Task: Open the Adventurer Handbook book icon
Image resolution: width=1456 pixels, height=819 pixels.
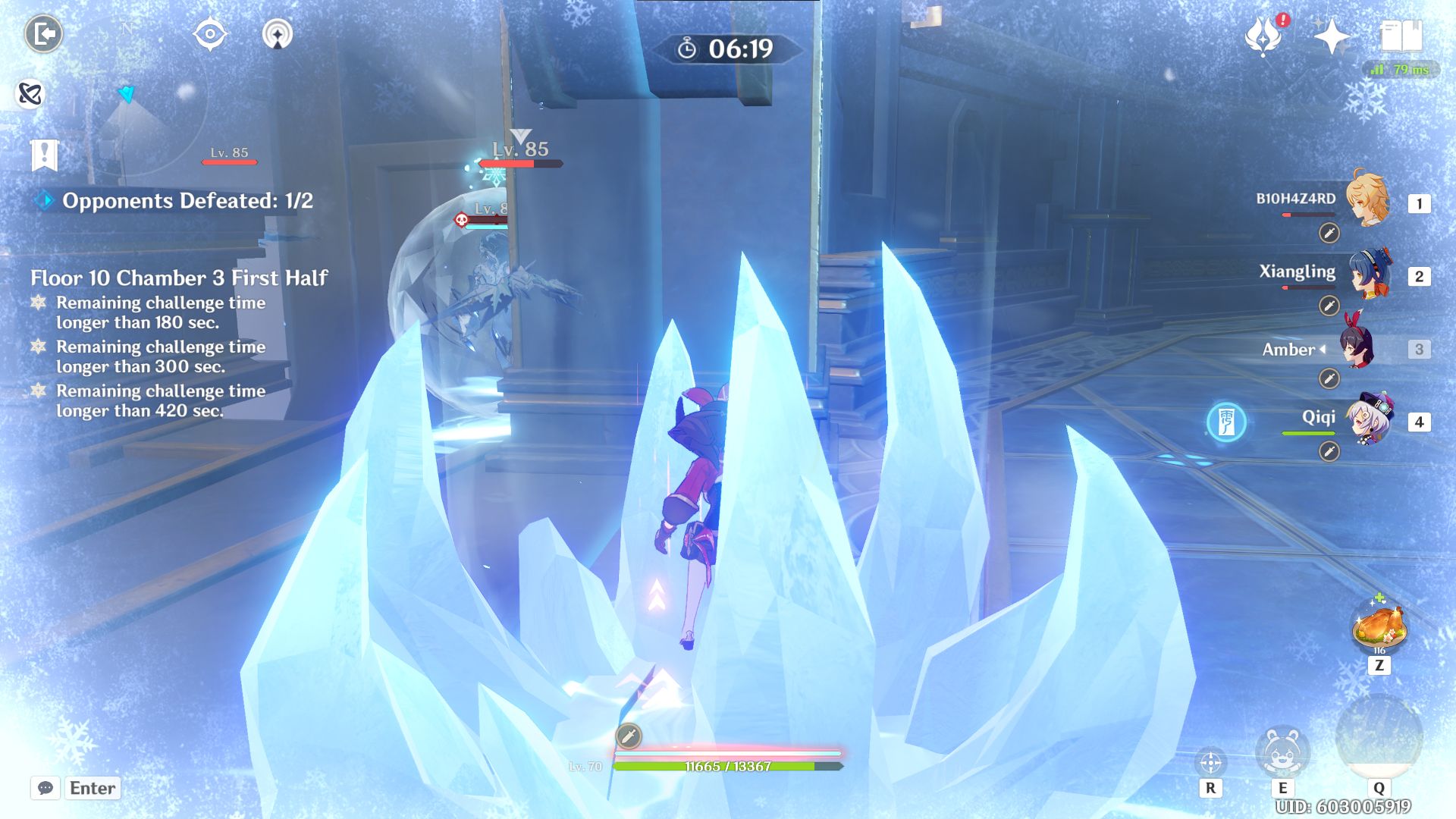Action: coord(1404,33)
